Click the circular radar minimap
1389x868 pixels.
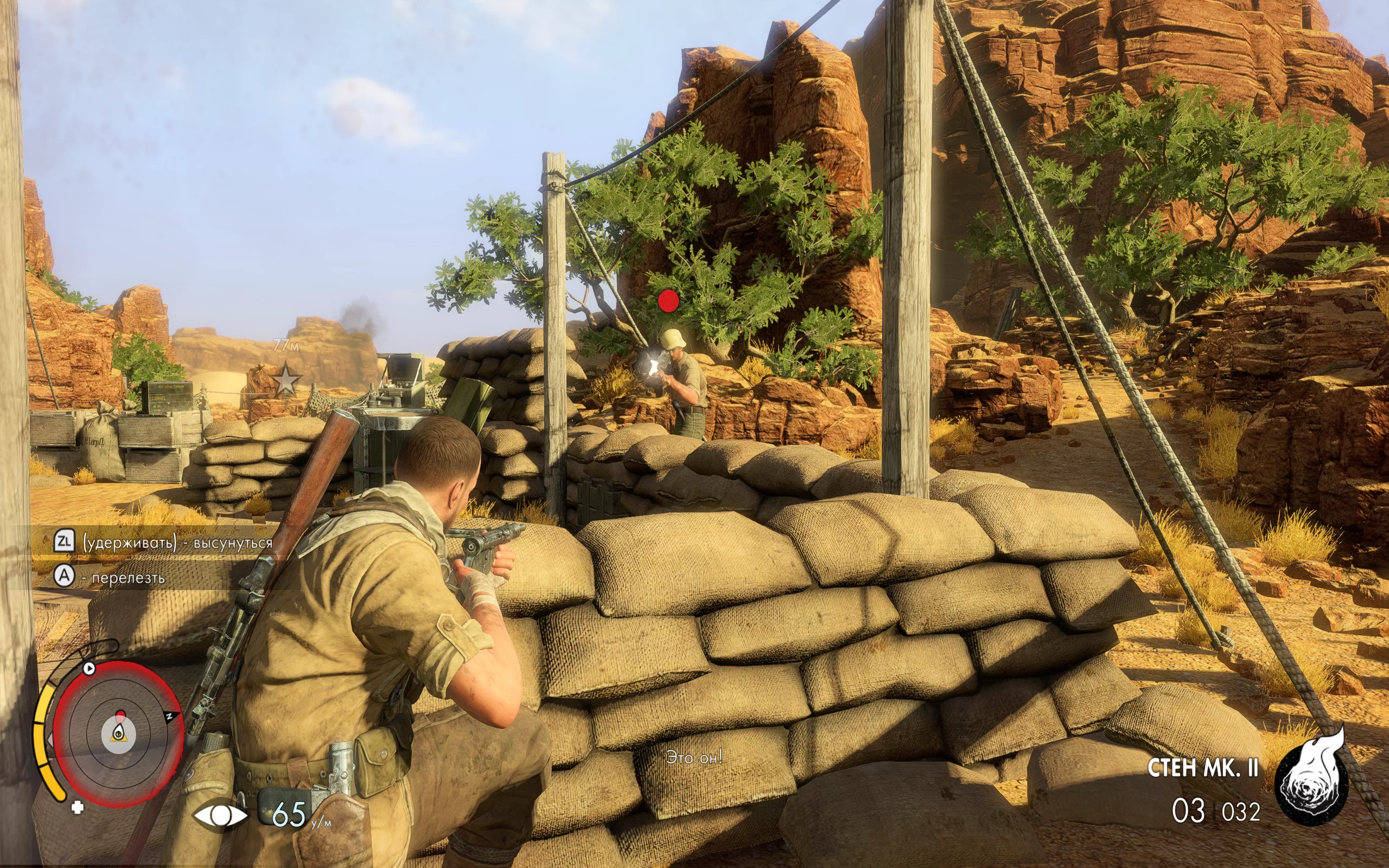click(x=118, y=733)
